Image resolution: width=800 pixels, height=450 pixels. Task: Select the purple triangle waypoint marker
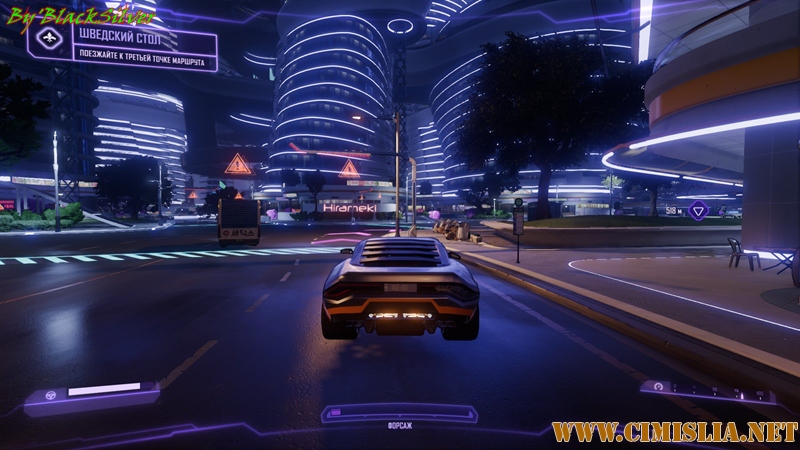[699, 210]
